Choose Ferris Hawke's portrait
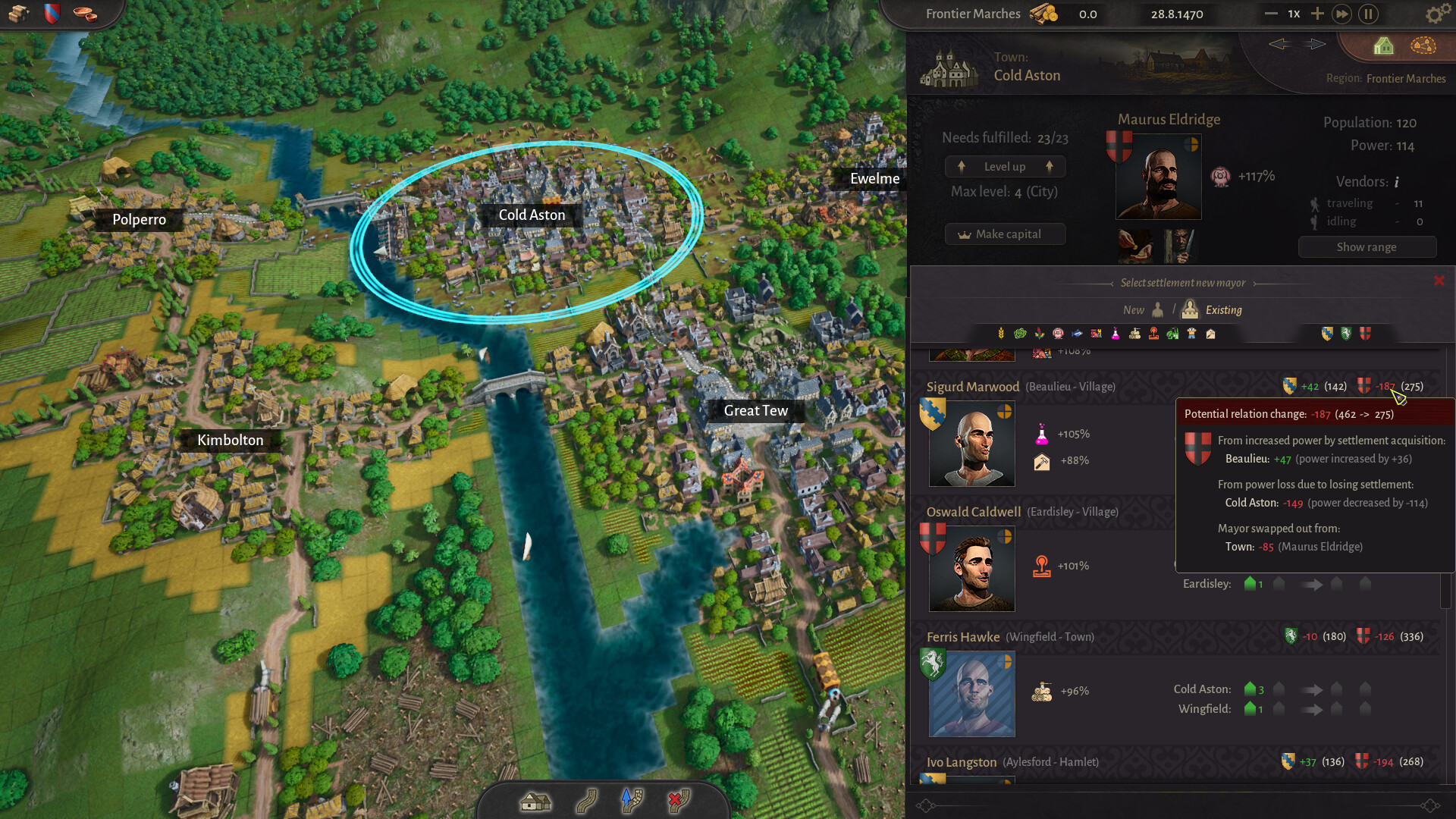 click(x=971, y=694)
